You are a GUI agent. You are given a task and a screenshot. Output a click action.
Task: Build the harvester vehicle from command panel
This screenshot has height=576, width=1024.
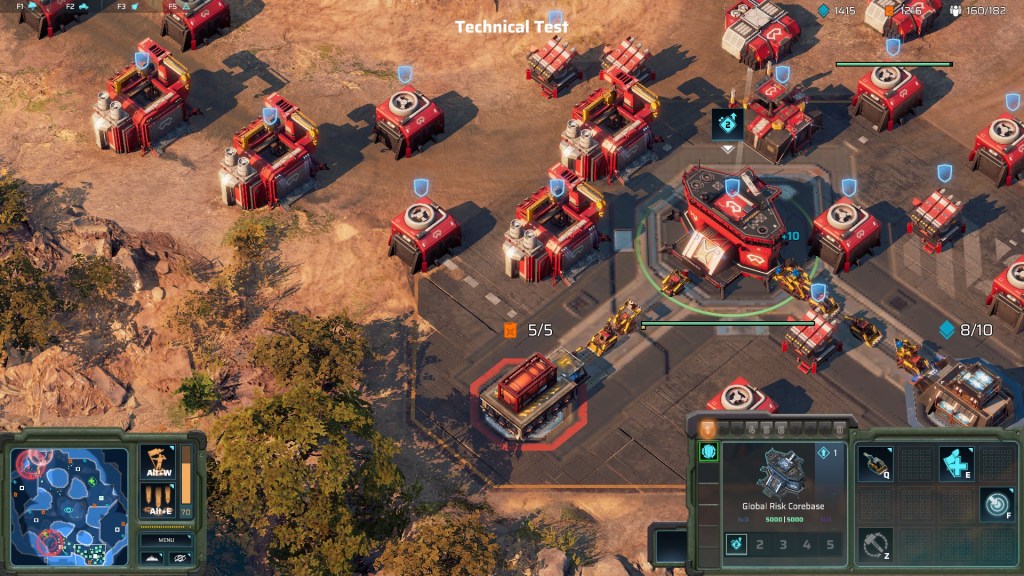[x=875, y=464]
